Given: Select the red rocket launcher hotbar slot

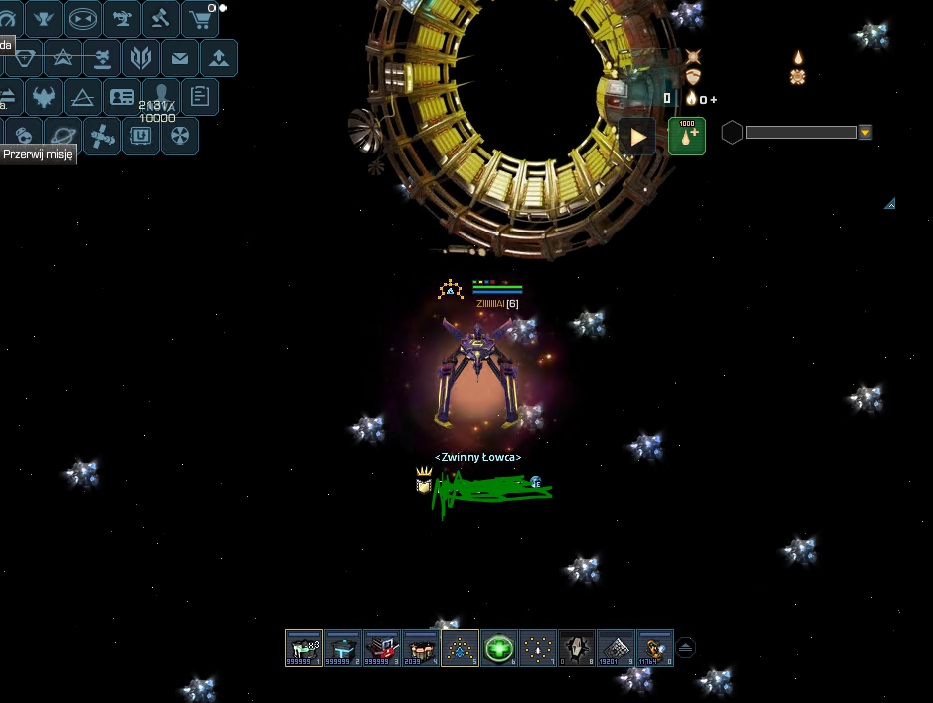Looking at the screenshot, I should (x=382, y=648).
